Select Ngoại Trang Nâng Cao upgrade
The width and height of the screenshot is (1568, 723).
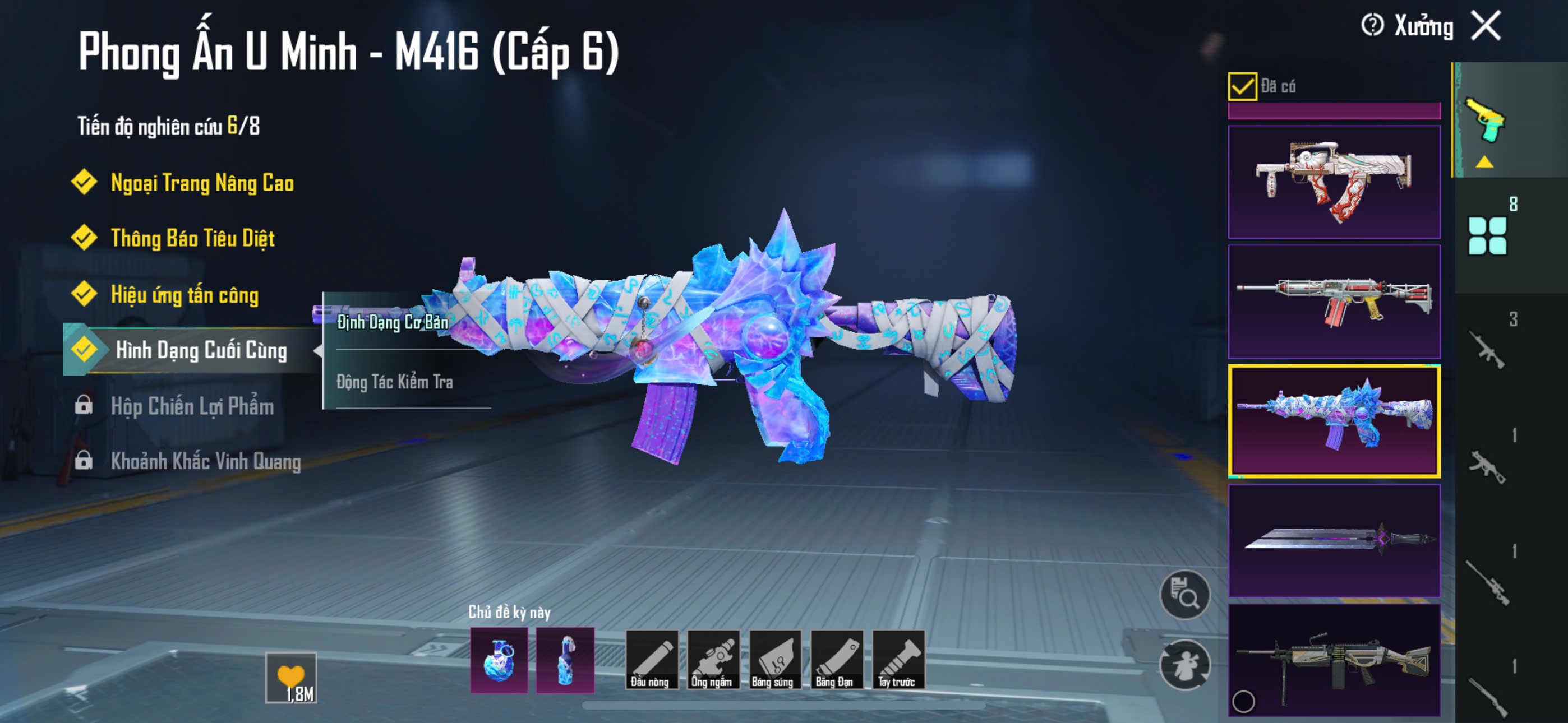pos(201,183)
